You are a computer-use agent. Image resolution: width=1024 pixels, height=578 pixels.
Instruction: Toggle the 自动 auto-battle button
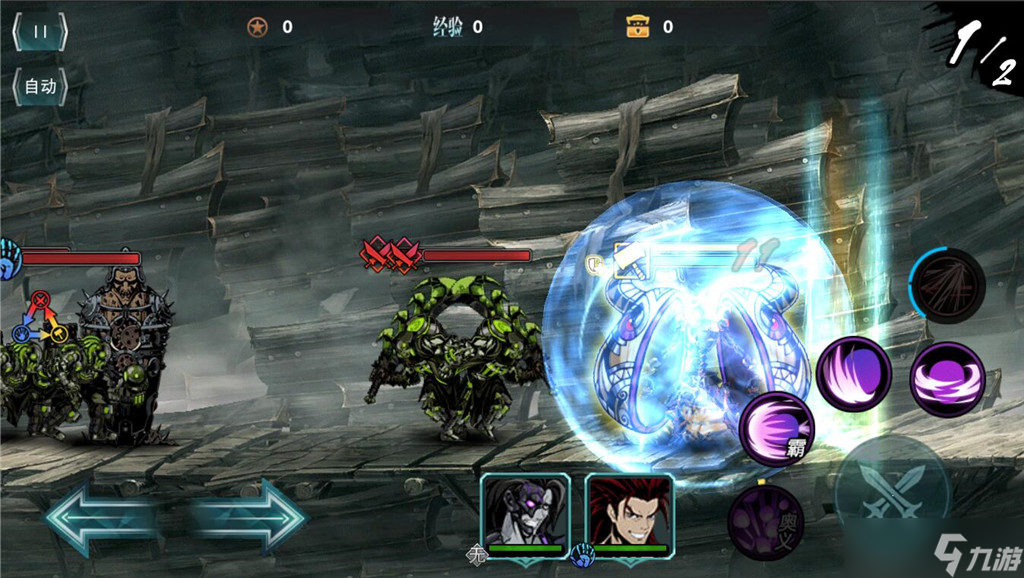click(x=39, y=87)
